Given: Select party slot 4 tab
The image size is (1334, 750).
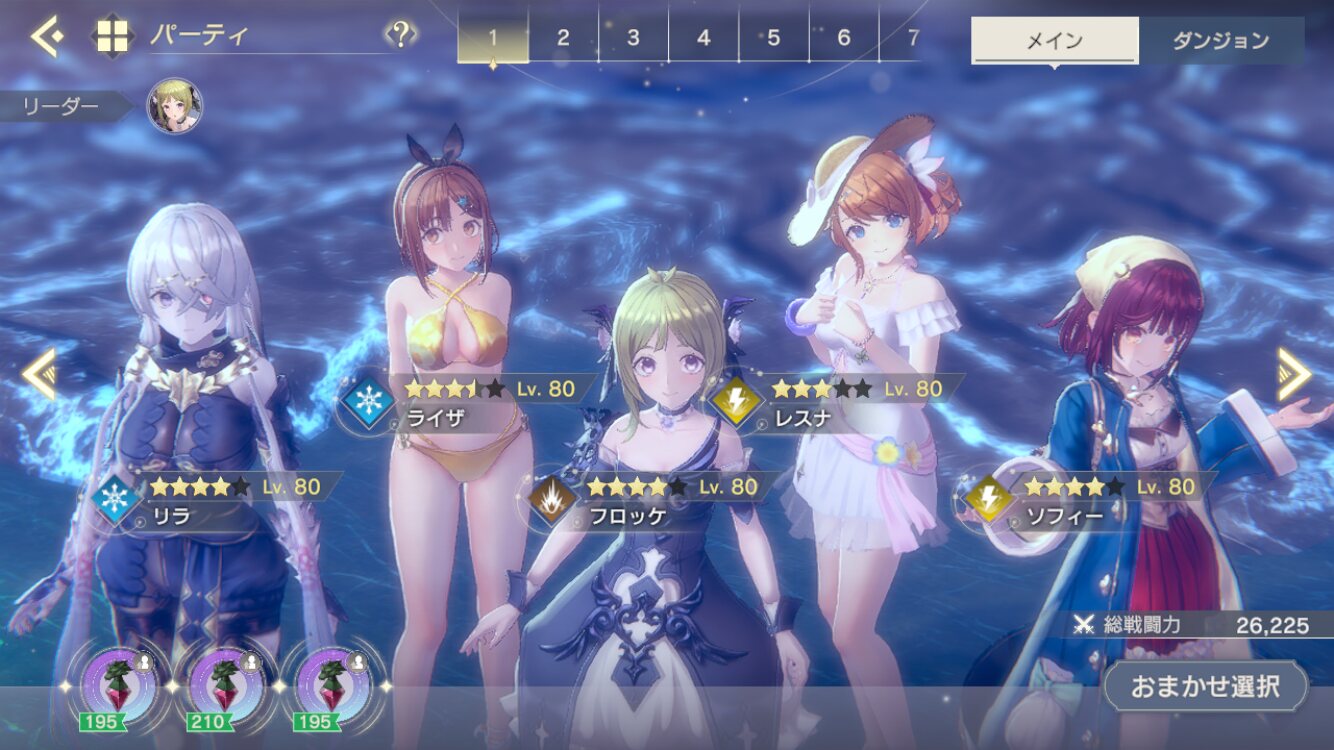Looking at the screenshot, I should coord(703,38).
